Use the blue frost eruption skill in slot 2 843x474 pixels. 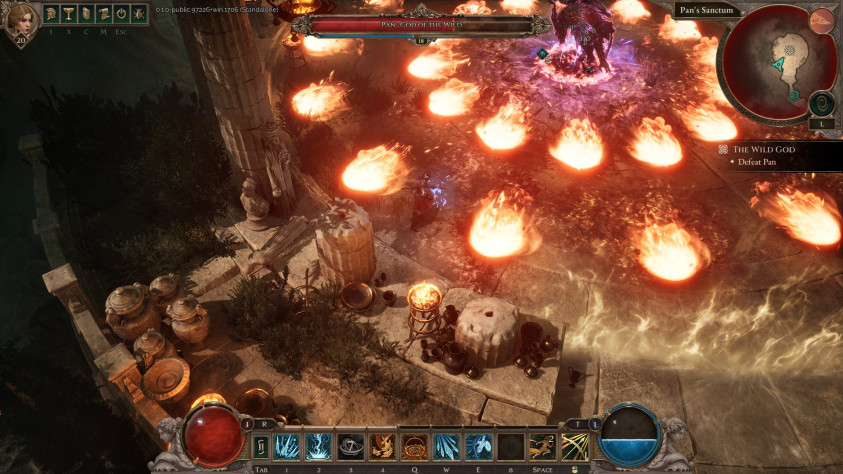click(319, 446)
